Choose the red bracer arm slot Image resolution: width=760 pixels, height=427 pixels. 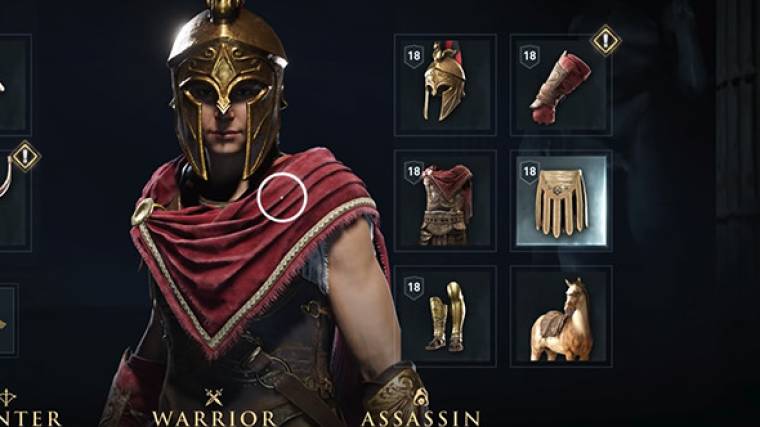pyautogui.click(x=561, y=85)
